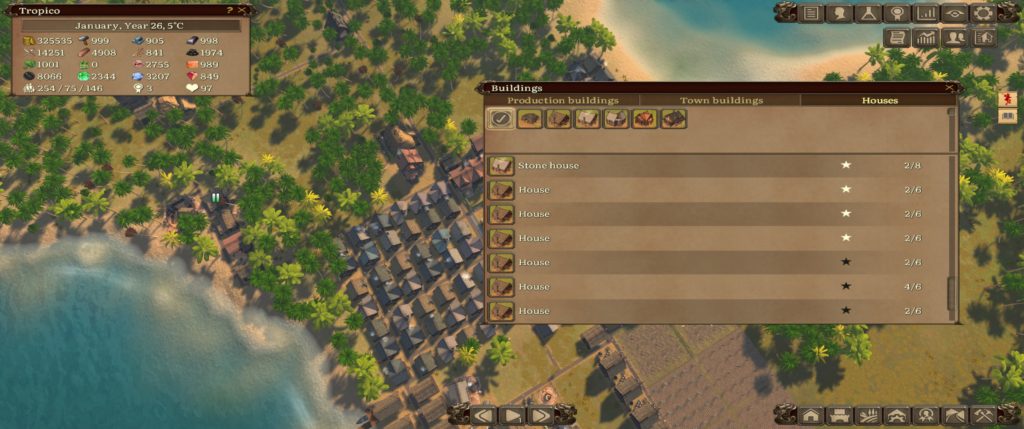Open the character portrait panel
The height and width of the screenshot is (429, 1024).
(x=840, y=13)
